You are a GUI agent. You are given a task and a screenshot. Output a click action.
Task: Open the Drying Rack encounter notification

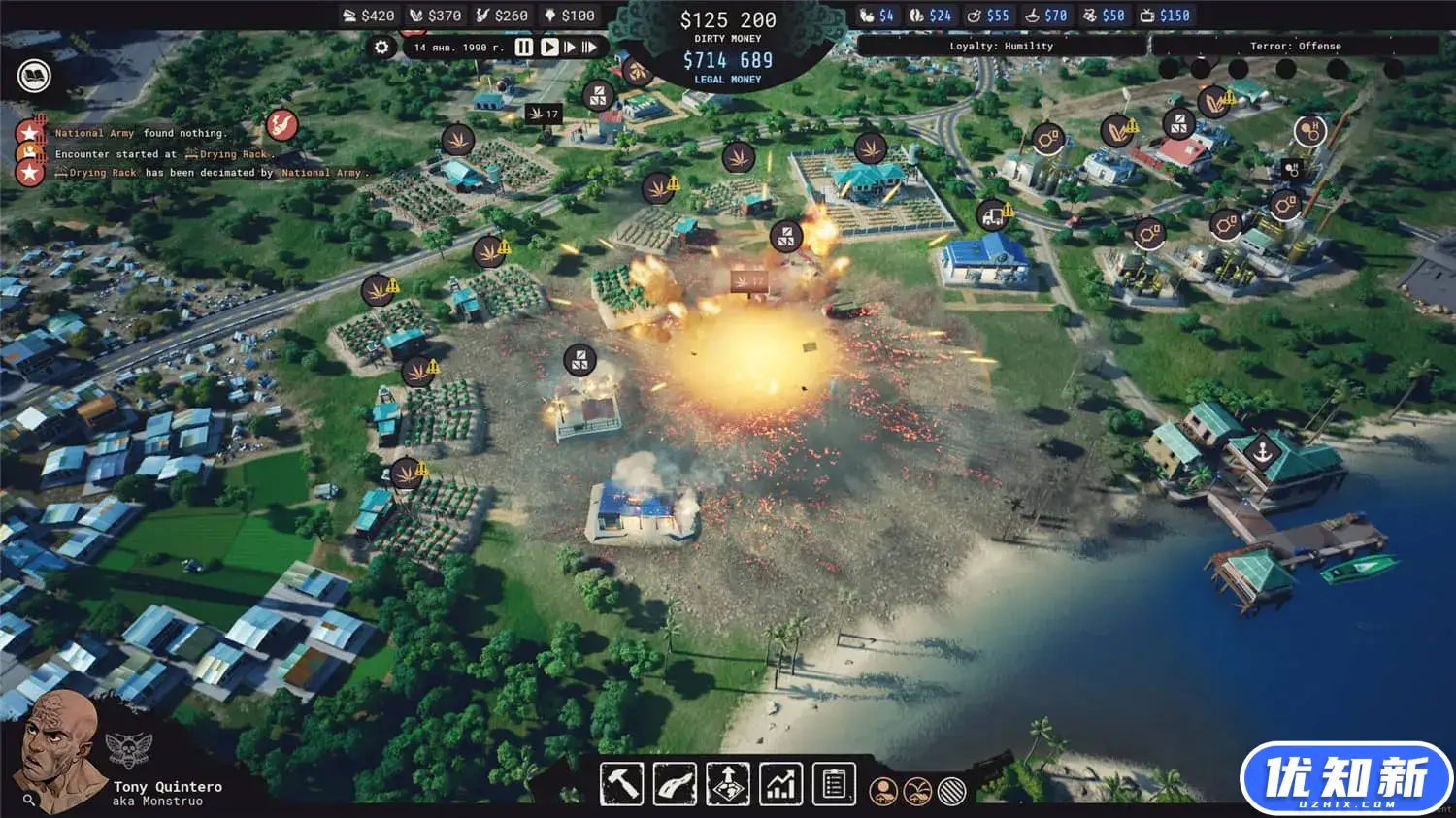pyautogui.click(x=161, y=153)
